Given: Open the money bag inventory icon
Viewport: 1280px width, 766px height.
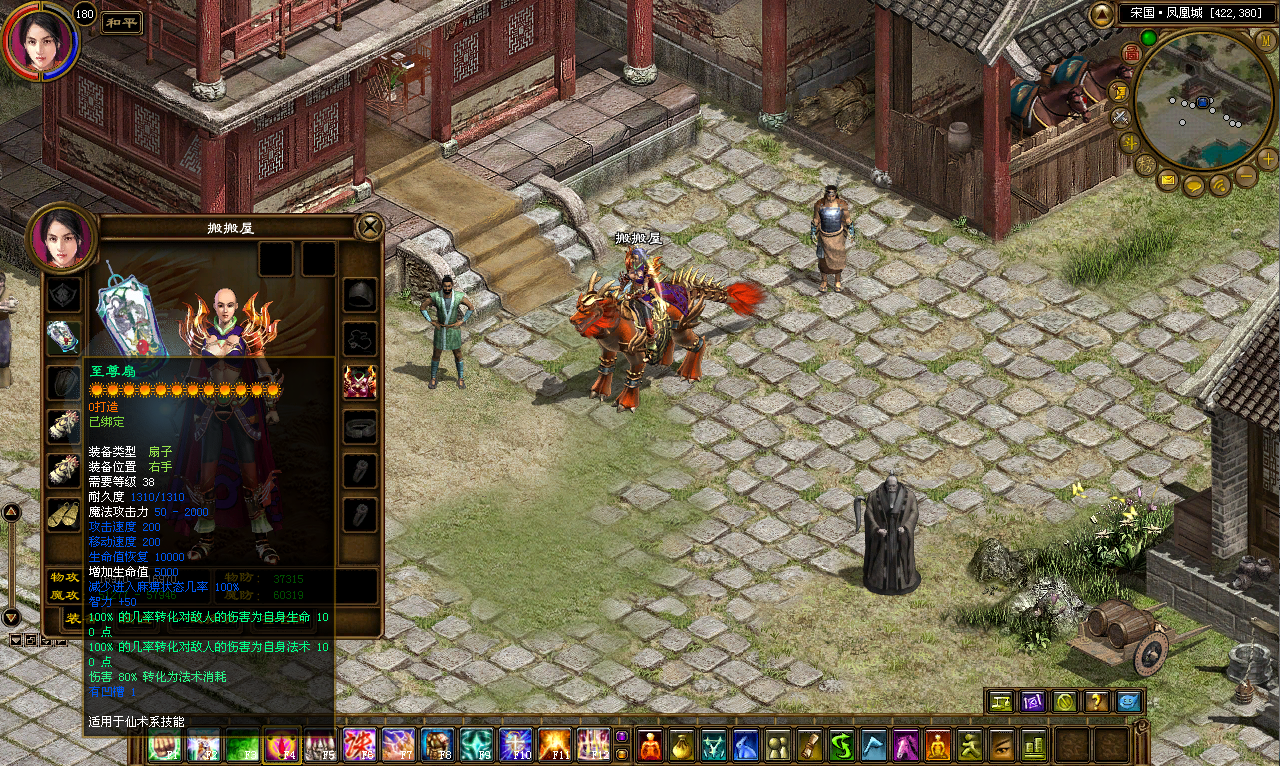Looking at the screenshot, I should pos(682,745).
